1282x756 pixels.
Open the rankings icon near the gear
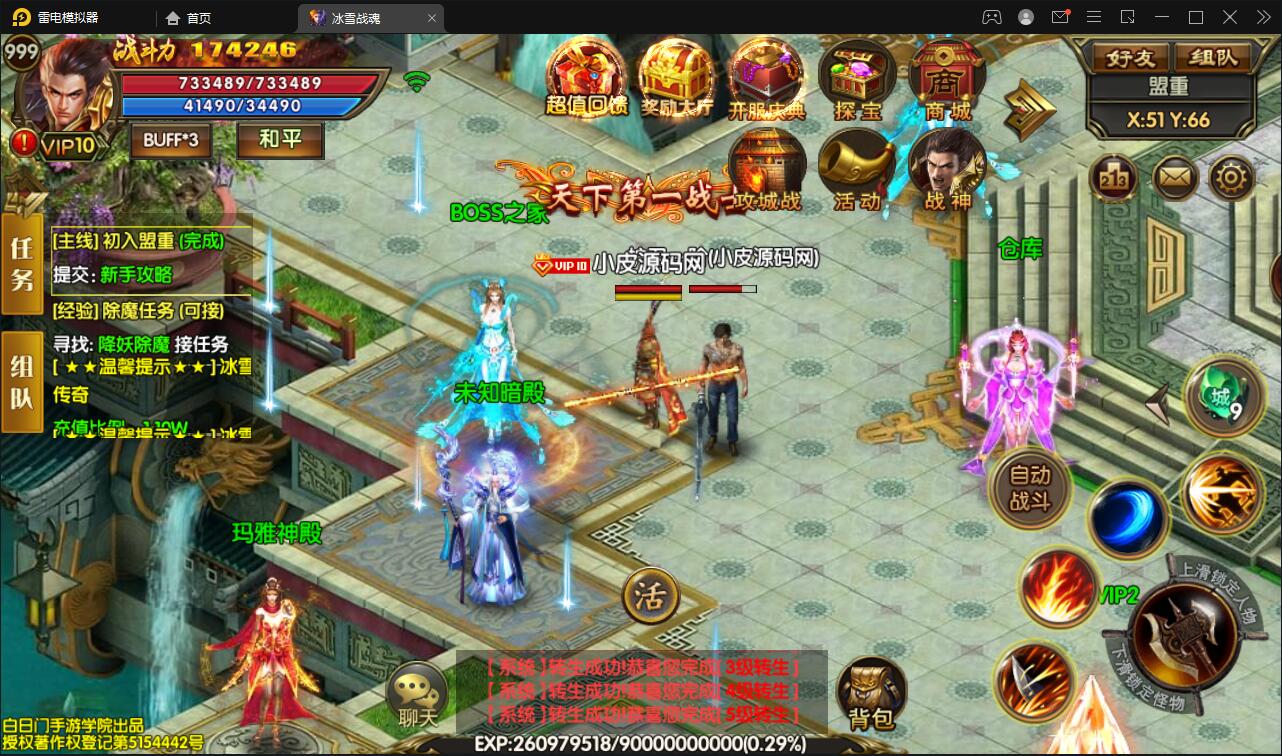tap(1113, 176)
